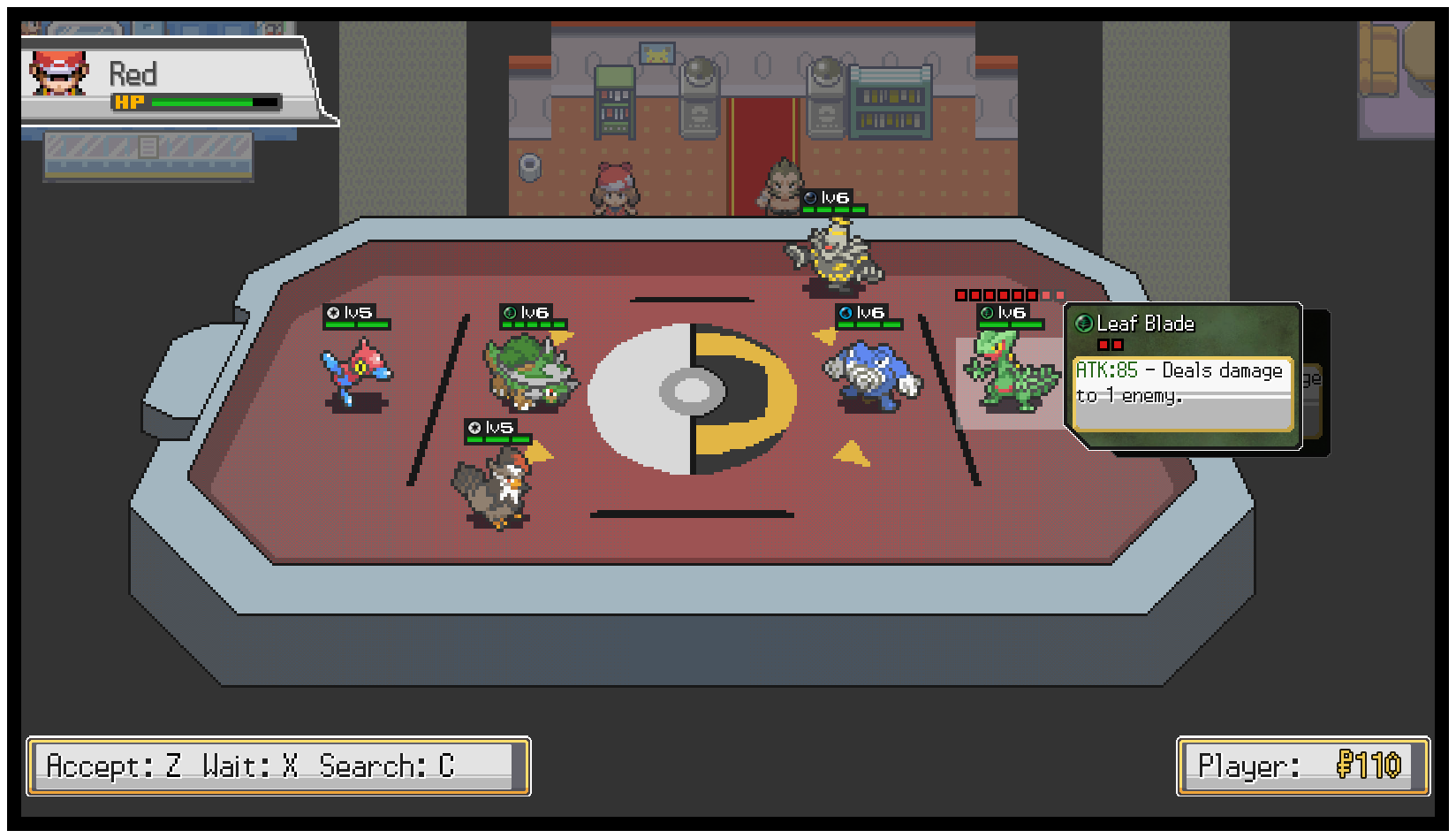
Task: Click the type icon on the lv6 Pokémon near the doorway
Action: [x=809, y=199]
